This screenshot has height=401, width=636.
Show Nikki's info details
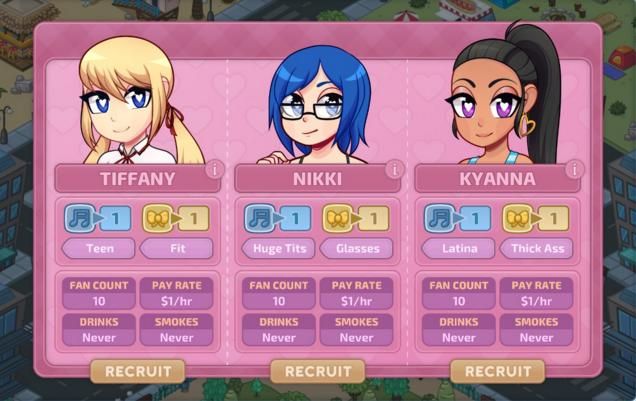tap(394, 170)
